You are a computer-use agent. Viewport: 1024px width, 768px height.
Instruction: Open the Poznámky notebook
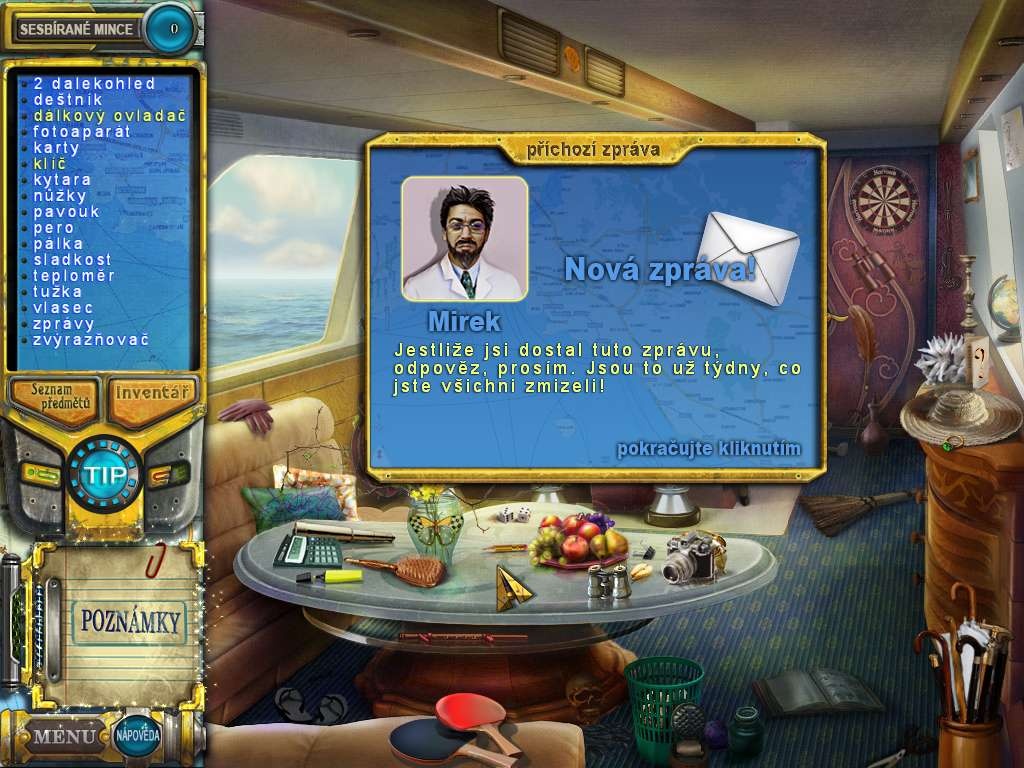tap(129, 622)
